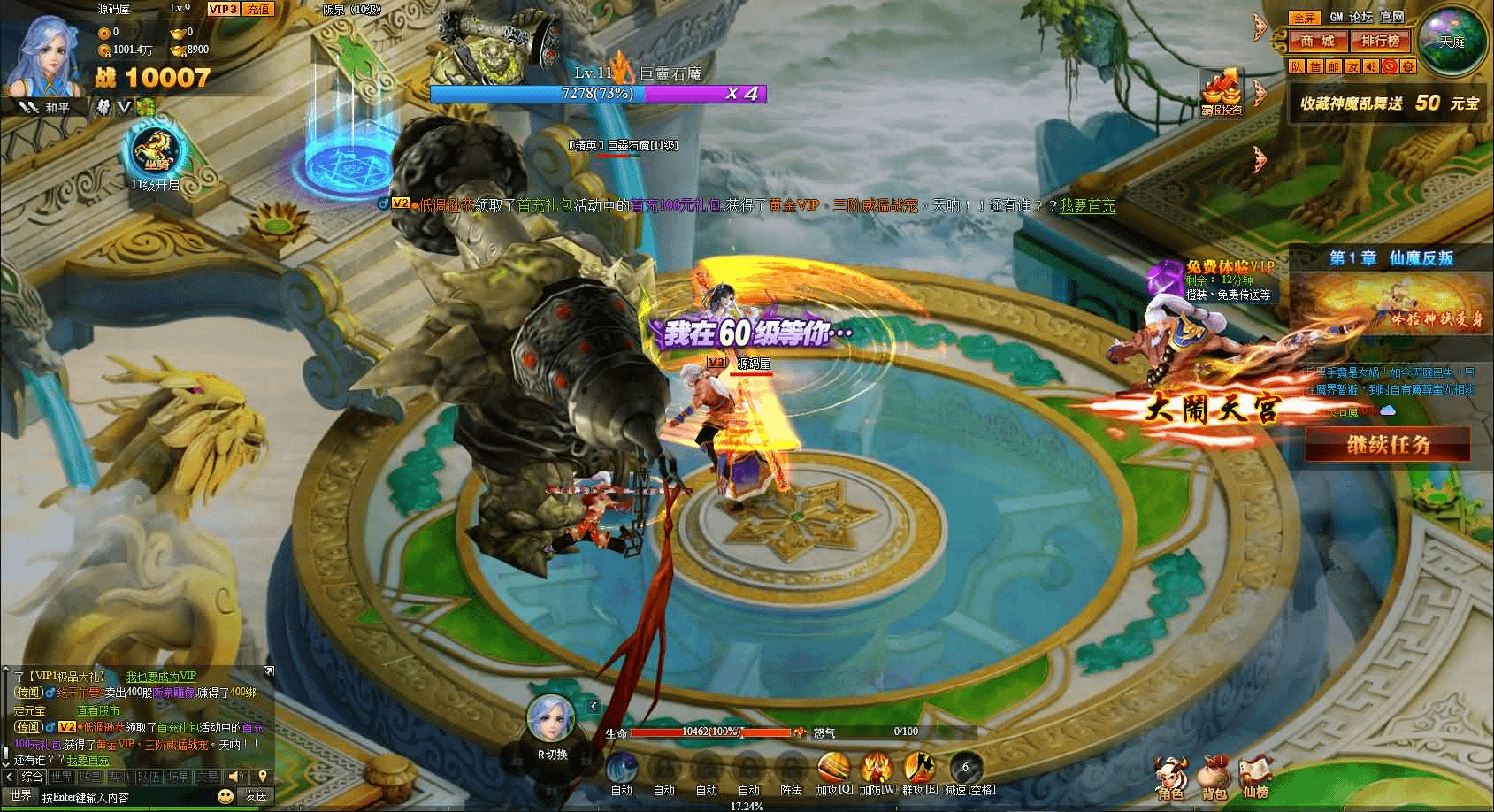The height and width of the screenshot is (812, 1494).
Task: Open the 论坛 forum link
Action: 1363,18
